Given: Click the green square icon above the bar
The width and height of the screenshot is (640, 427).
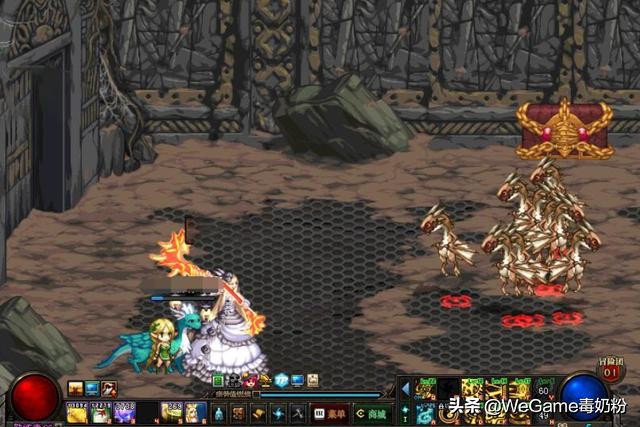Looking at the screenshot, I should [219, 381].
